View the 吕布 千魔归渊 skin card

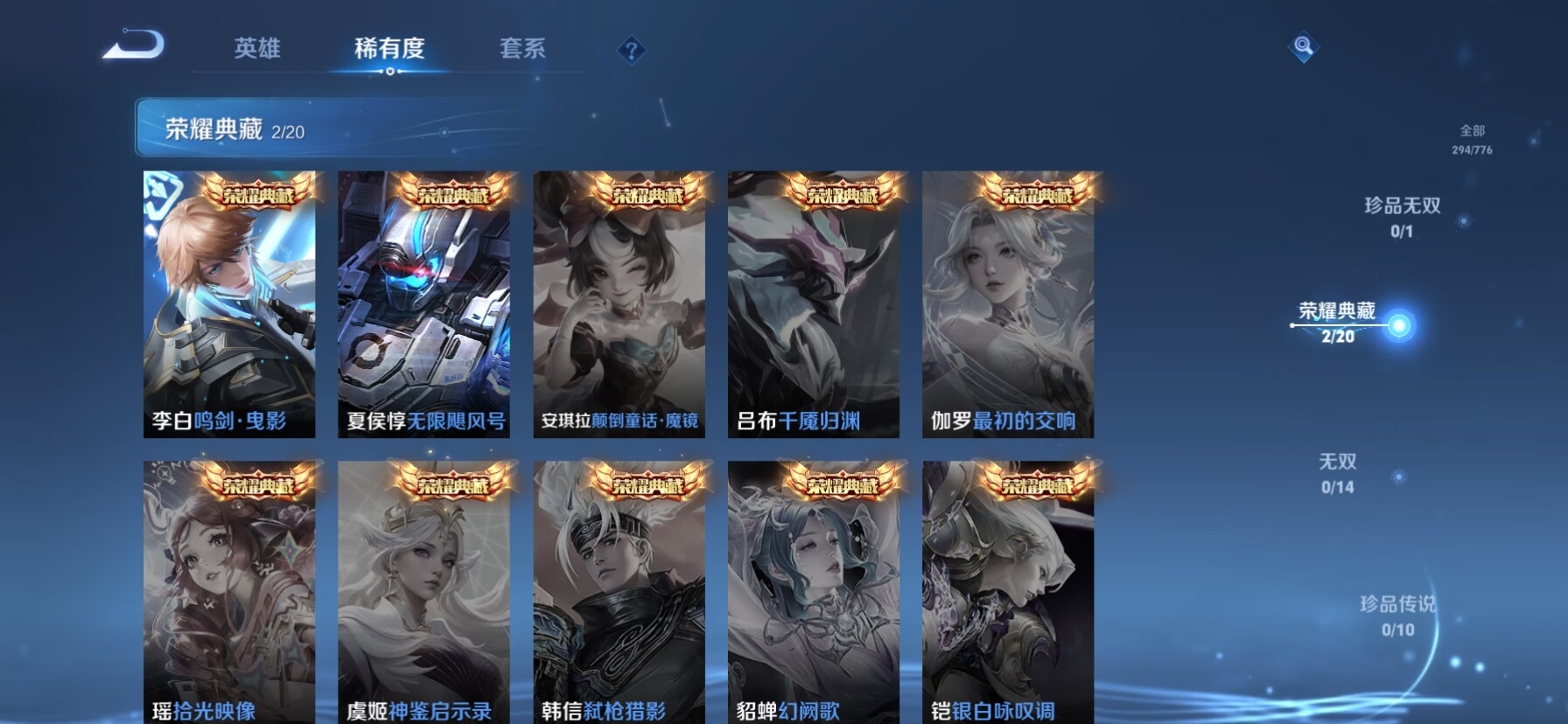pos(814,304)
